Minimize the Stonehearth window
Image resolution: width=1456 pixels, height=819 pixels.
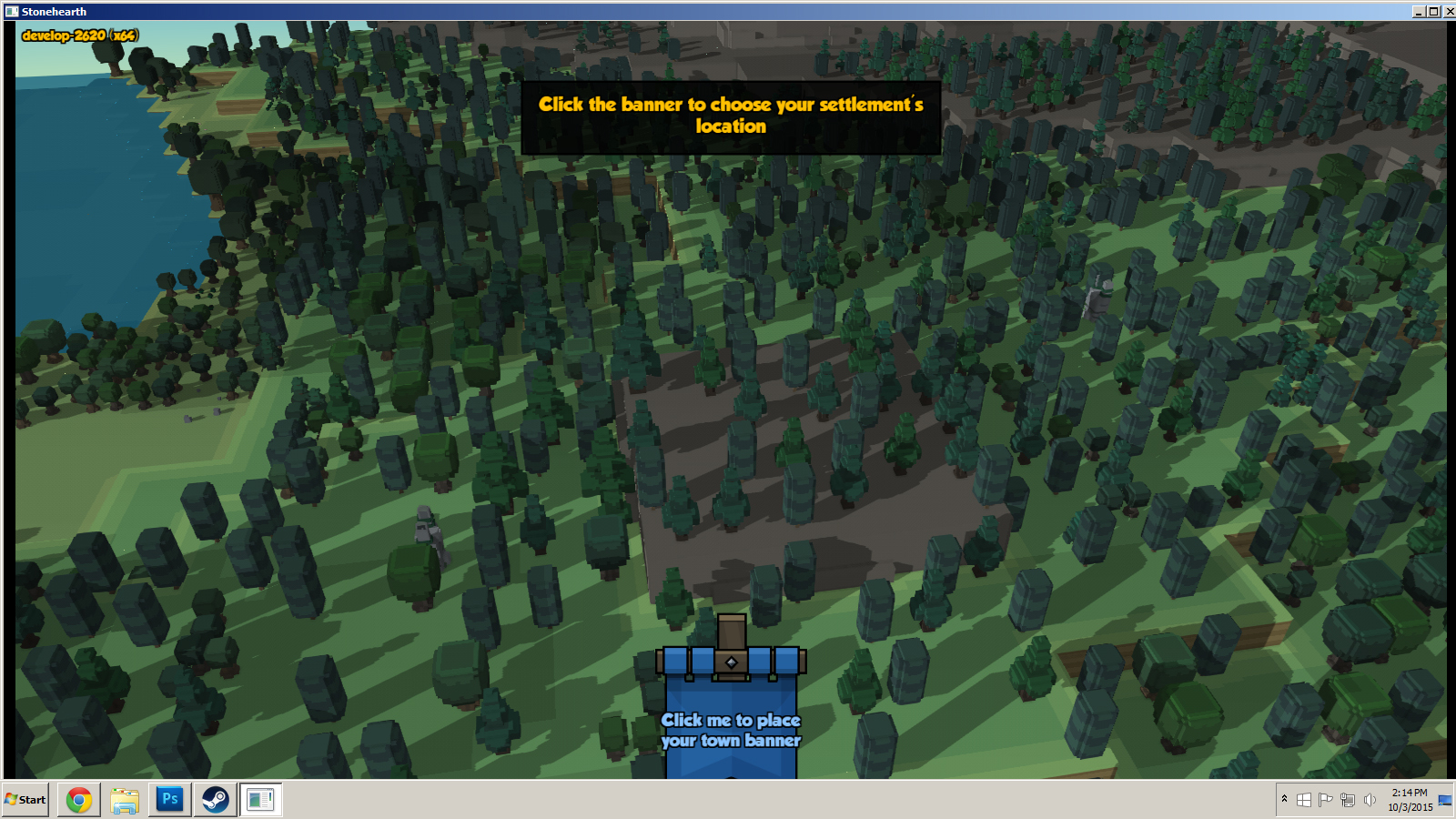(x=1419, y=12)
